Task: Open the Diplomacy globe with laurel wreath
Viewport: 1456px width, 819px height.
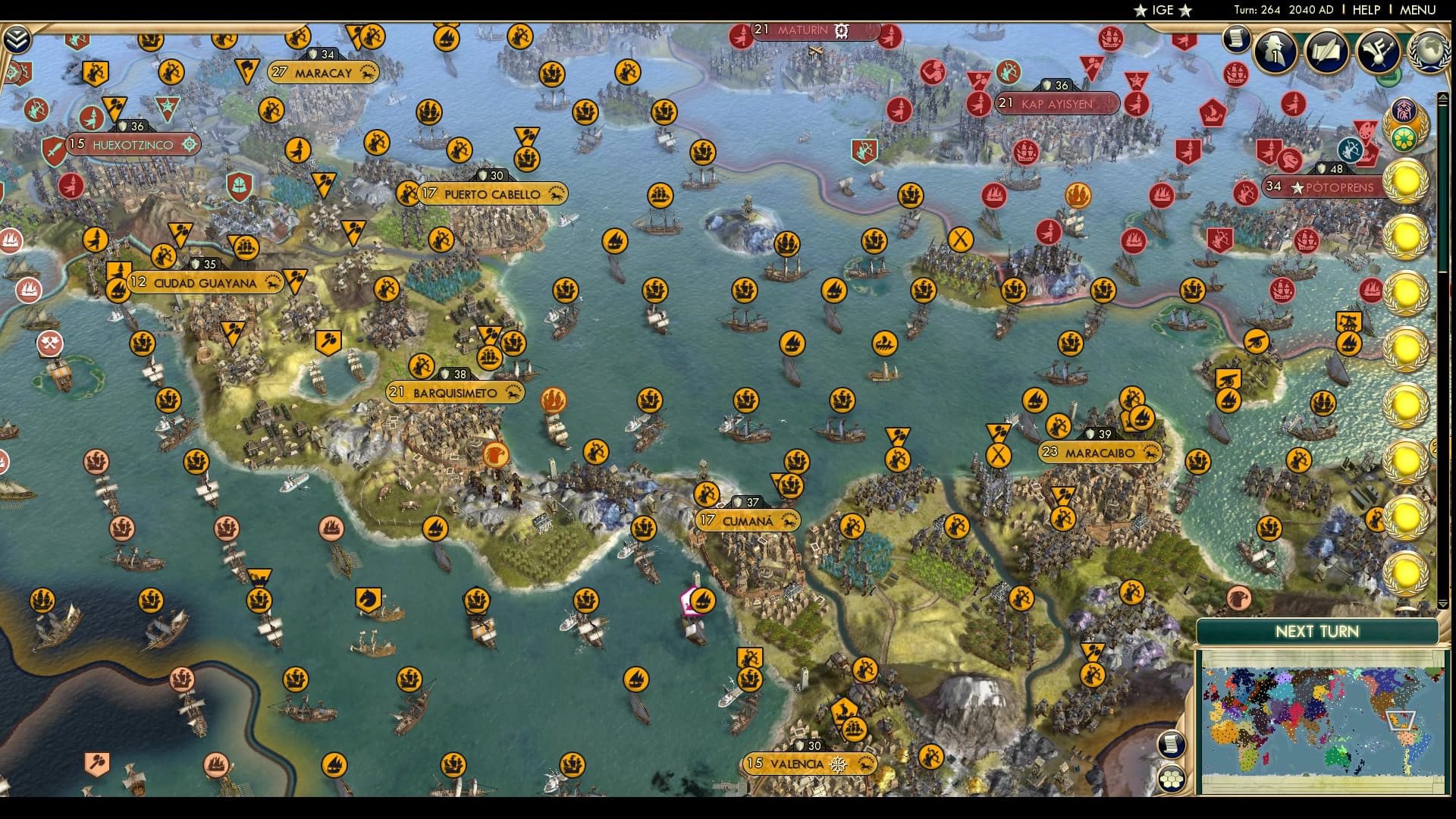Action: 1429,51
